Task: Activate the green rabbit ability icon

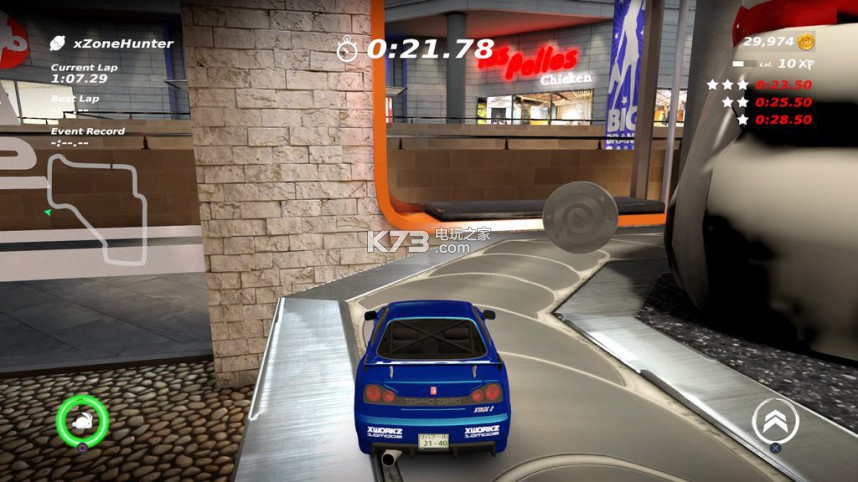Action: click(82, 419)
